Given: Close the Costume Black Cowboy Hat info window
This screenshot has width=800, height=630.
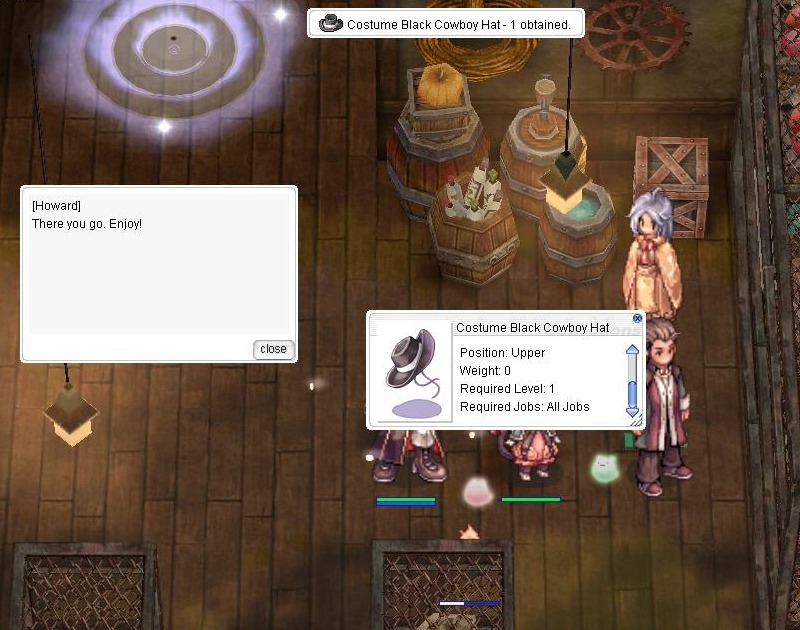Looking at the screenshot, I should [637, 318].
